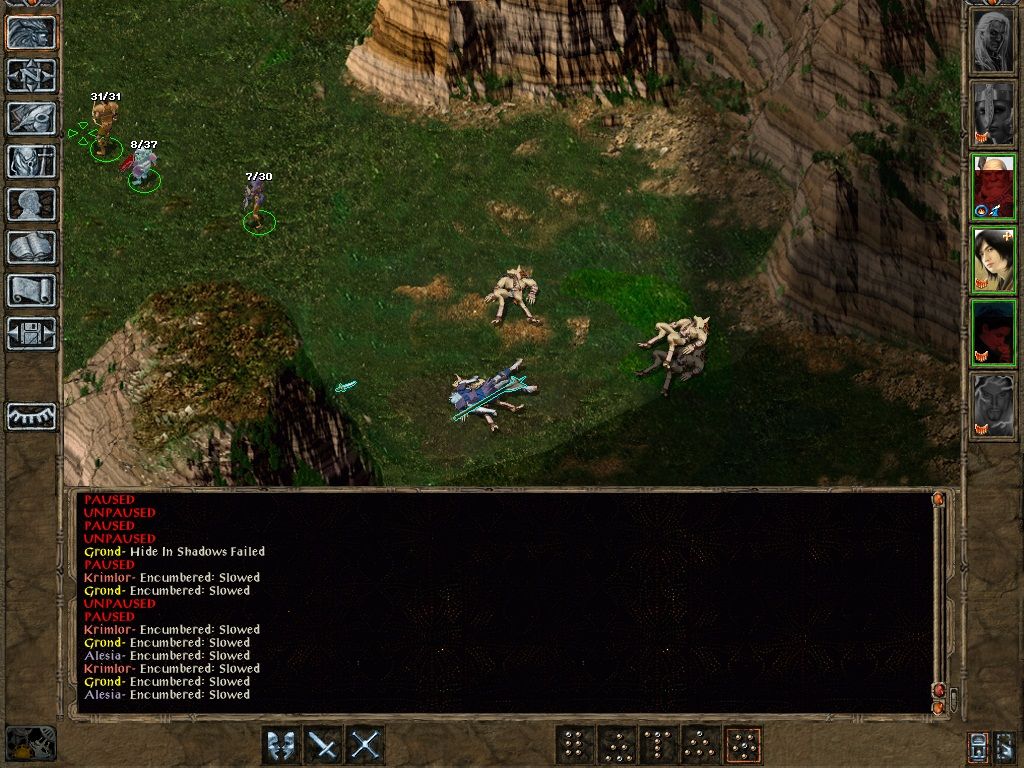1024x768 pixels.
Task: Click the closed-eye rest button
Action: pos(31,416)
